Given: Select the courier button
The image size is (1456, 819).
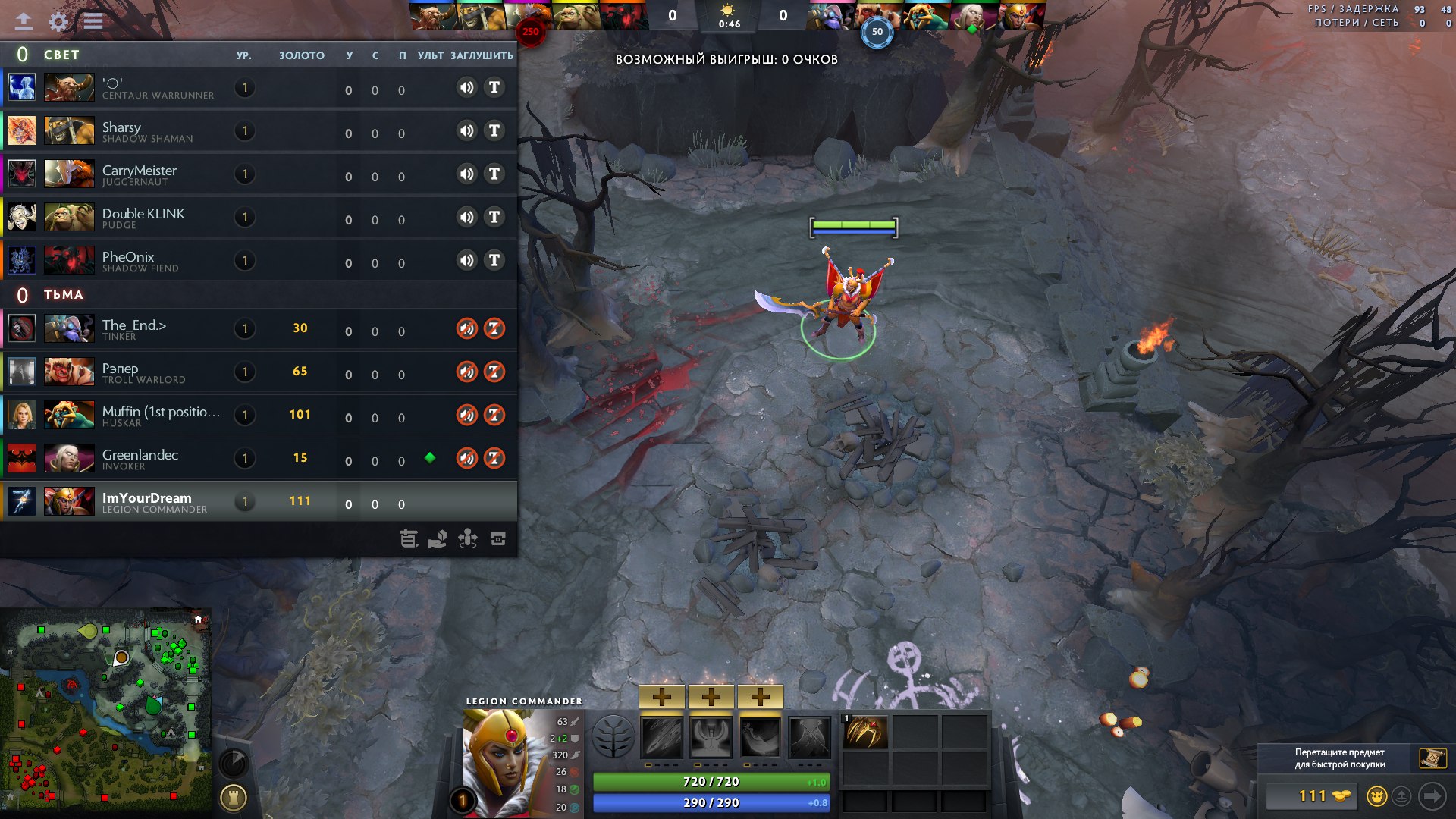Looking at the screenshot, I should [1376, 796].
